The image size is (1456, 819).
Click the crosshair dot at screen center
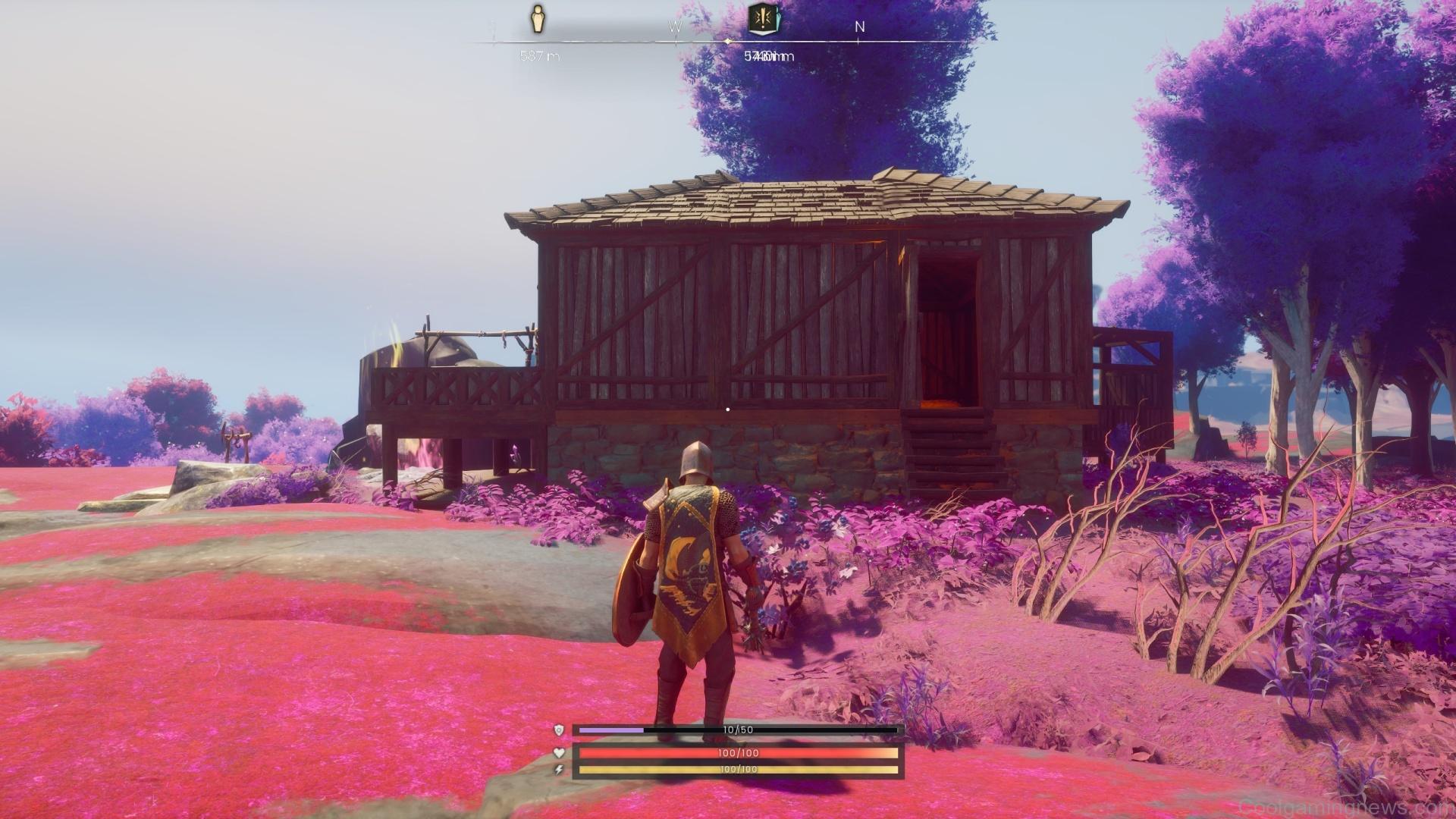click(x=730, y=409)
